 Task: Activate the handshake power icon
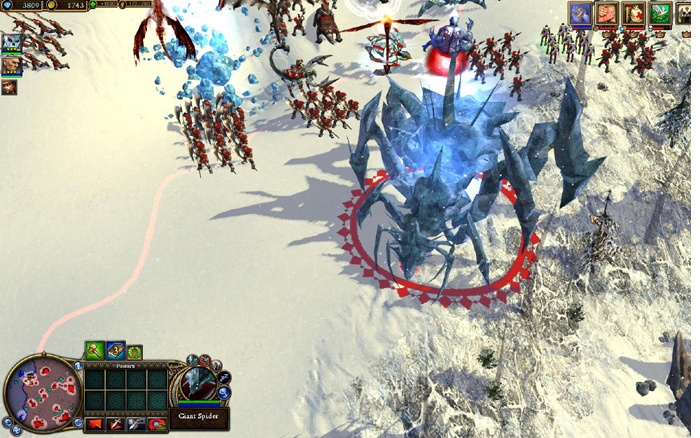[606, 13]
